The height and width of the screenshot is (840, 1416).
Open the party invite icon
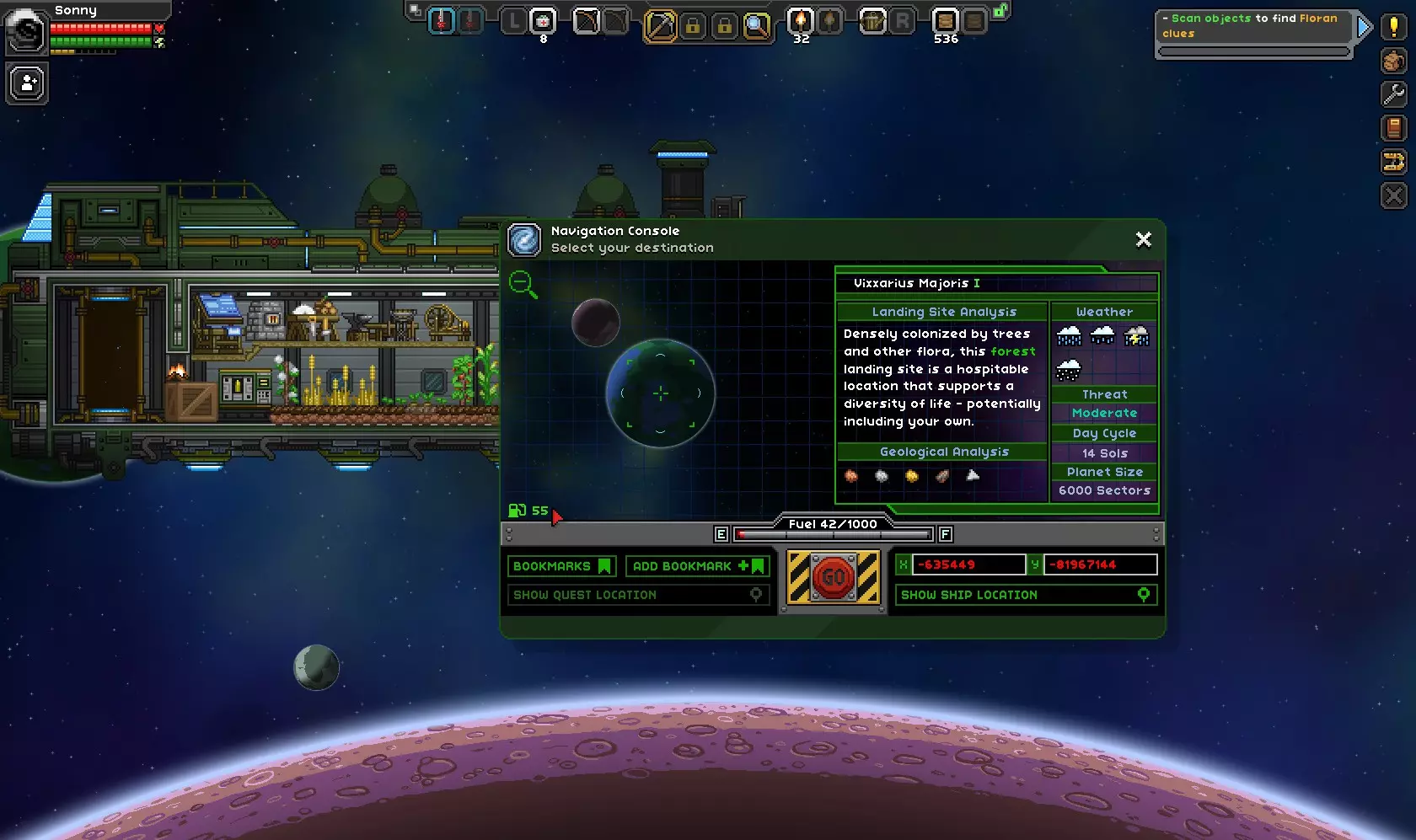[27, 83]
